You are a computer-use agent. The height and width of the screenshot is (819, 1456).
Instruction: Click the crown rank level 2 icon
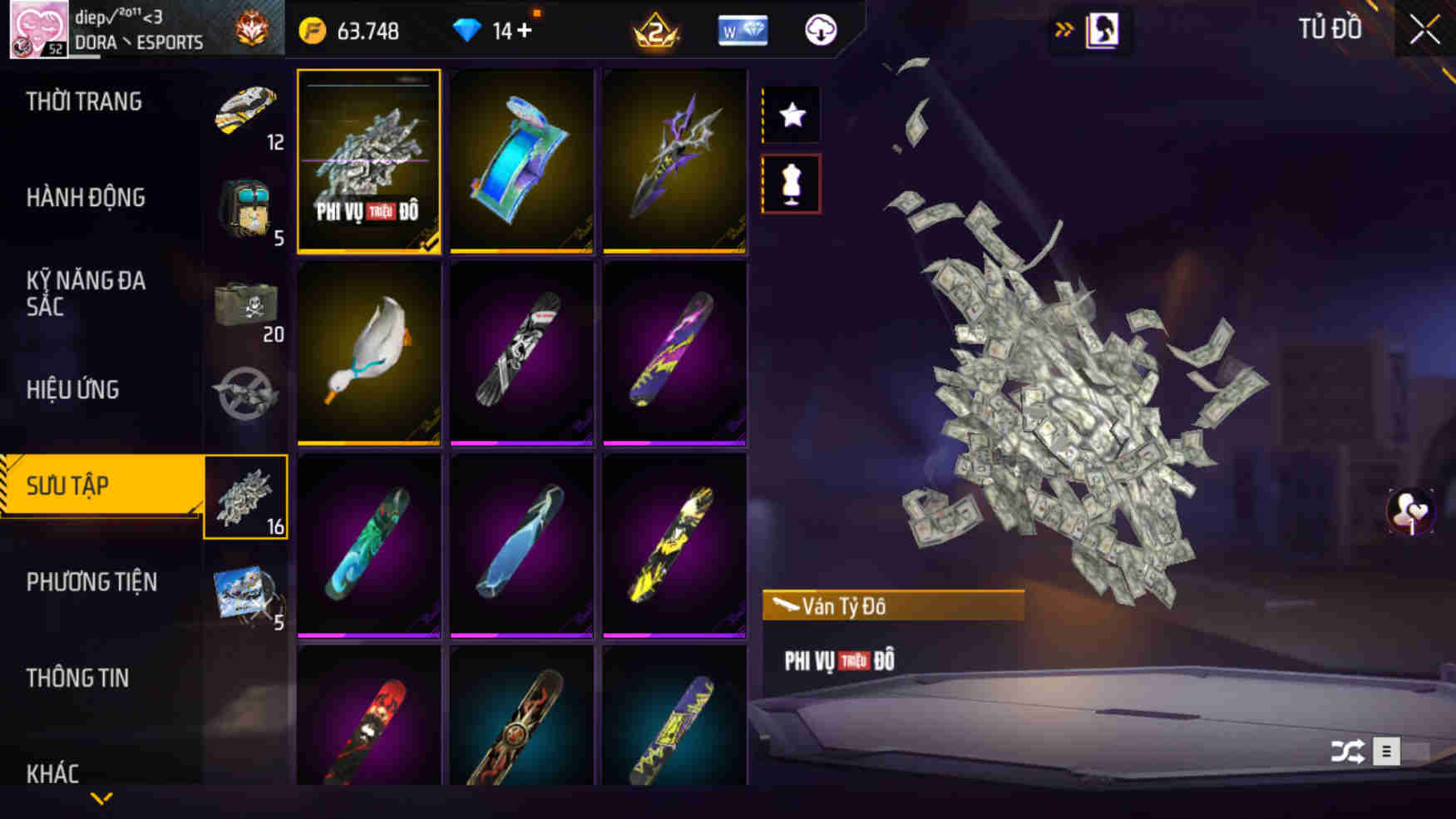pos(656,32)
